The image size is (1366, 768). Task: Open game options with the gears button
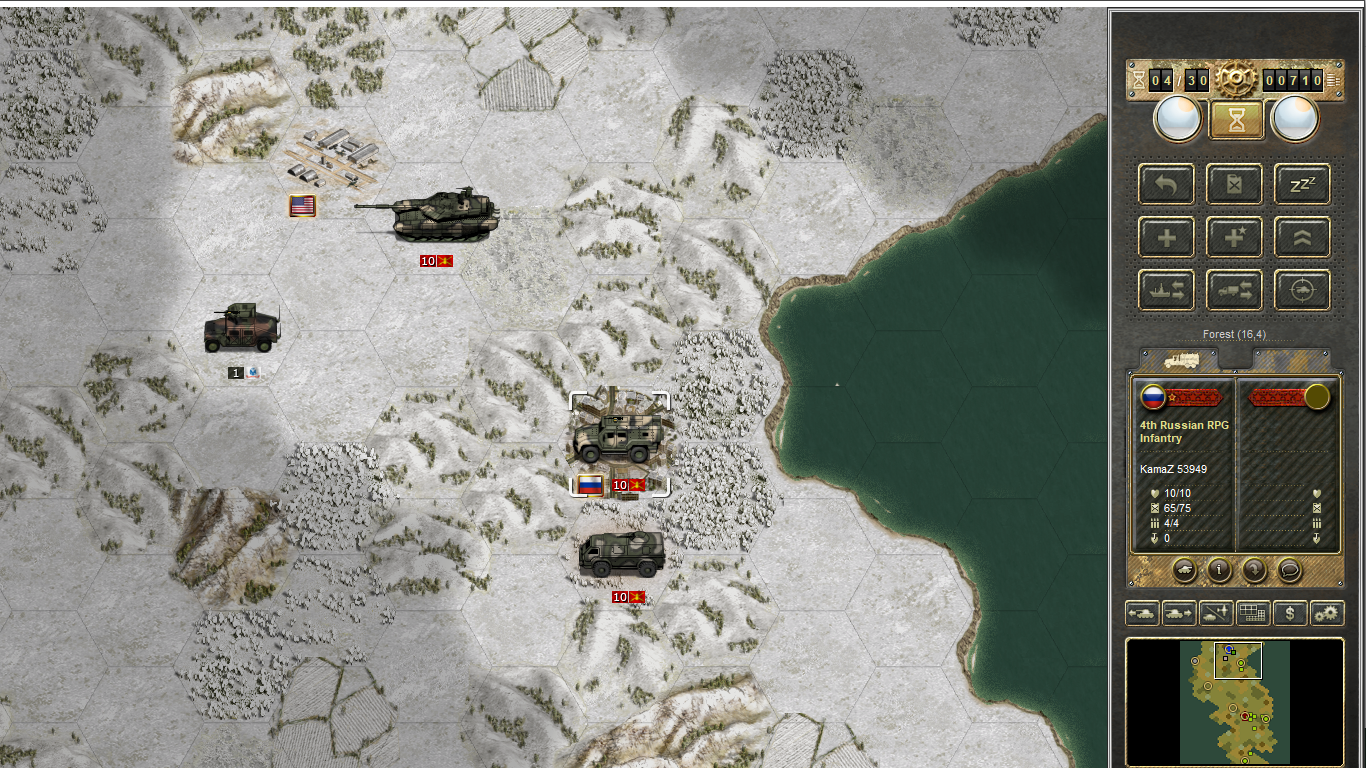[x=1327, y=613]
